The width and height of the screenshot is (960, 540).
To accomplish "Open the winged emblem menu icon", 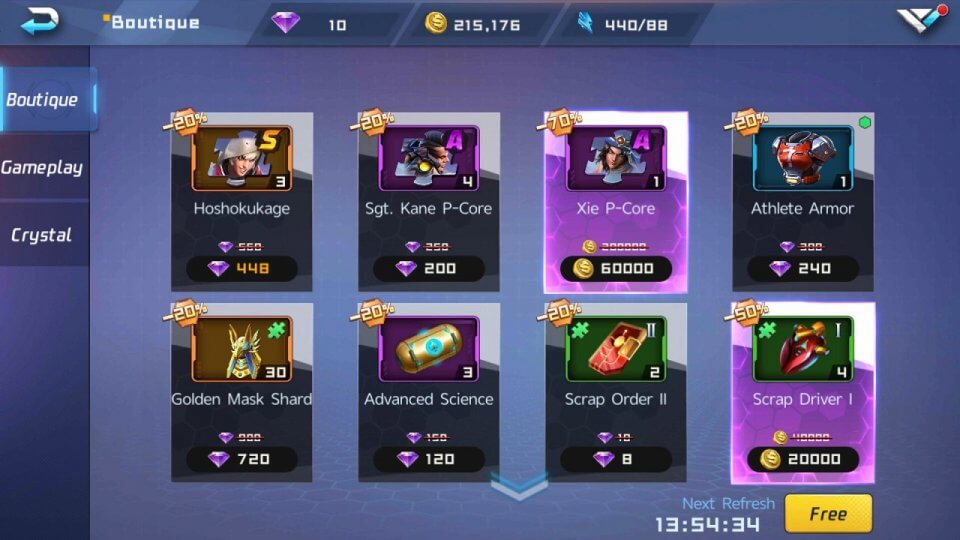I will tap(920, 22).
